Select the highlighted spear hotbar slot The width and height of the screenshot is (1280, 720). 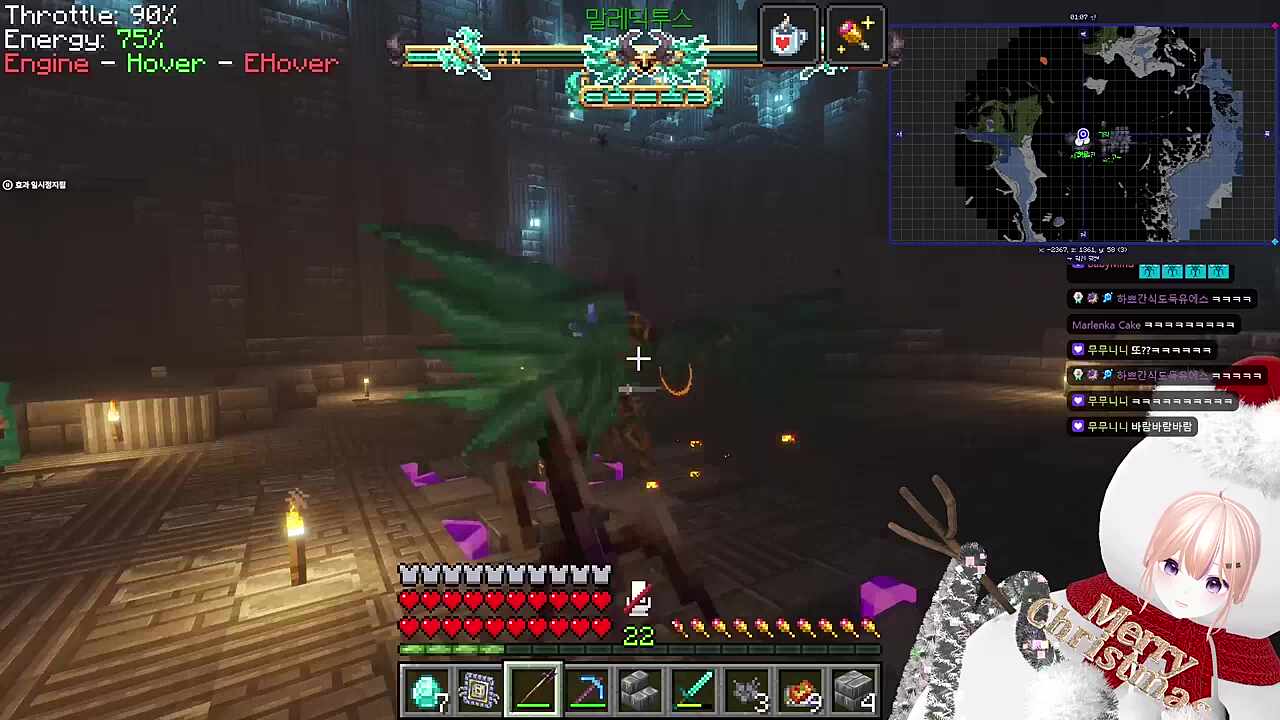(533, 691)
